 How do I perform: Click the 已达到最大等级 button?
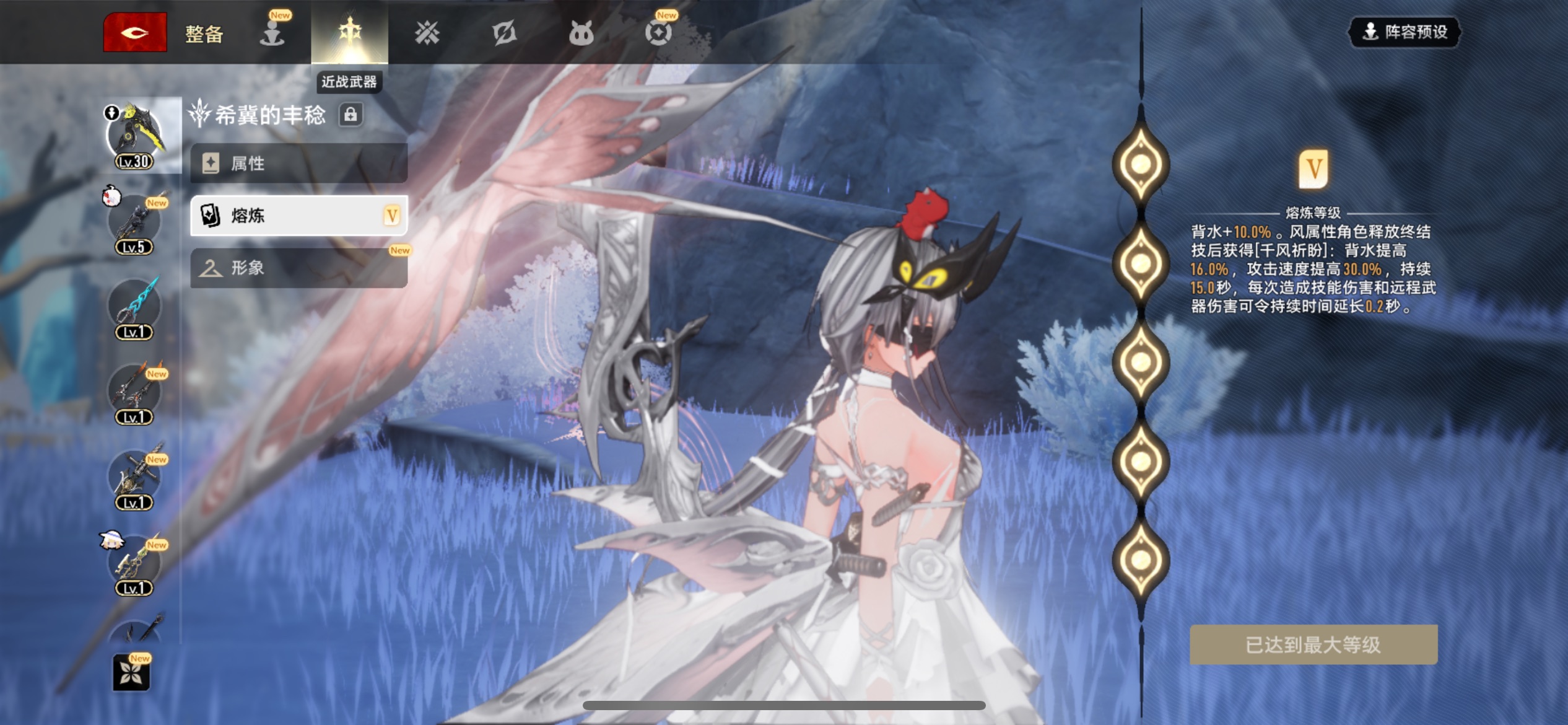click(1313, 644)
